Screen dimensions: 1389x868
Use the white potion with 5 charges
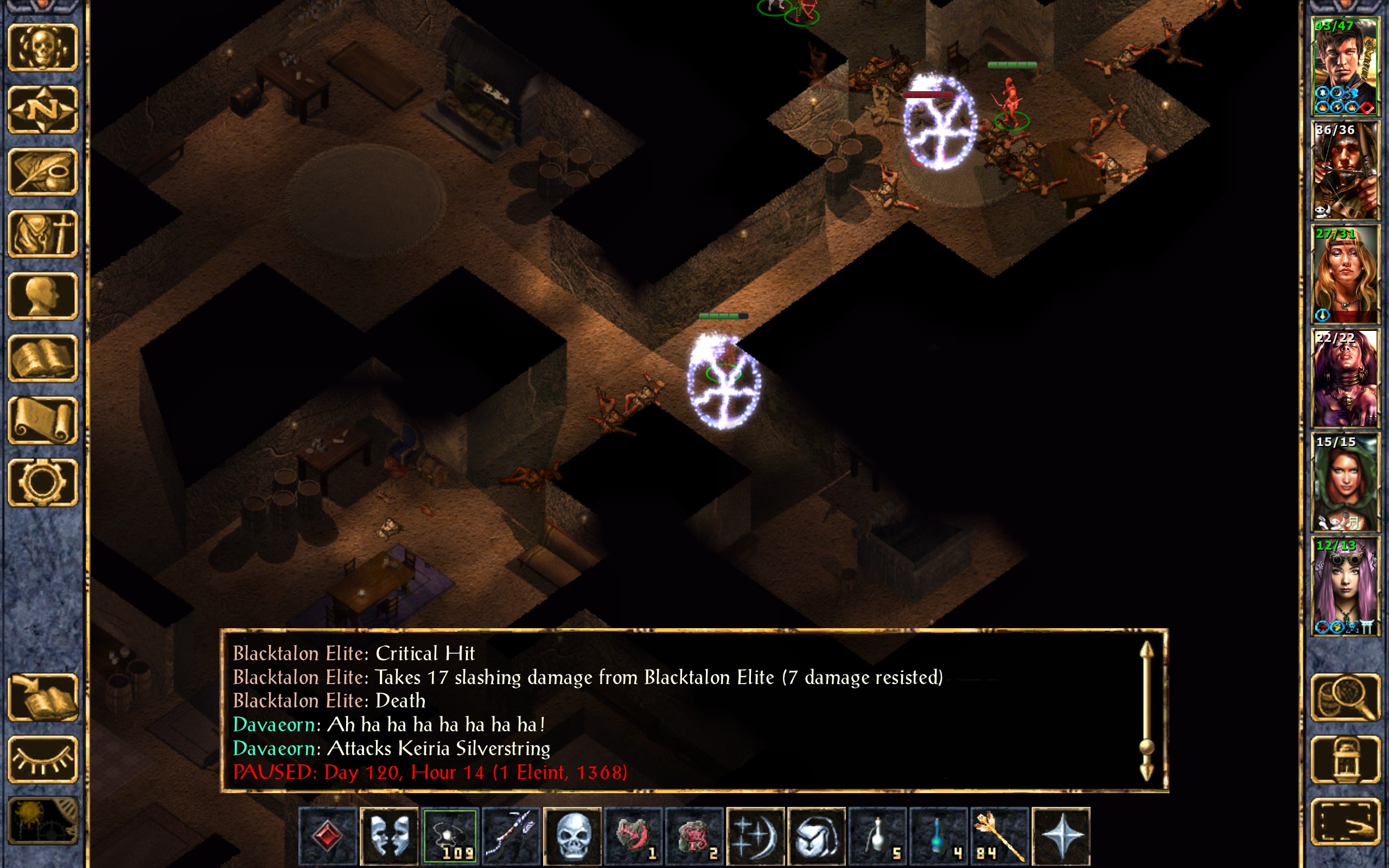coord(877,836)
